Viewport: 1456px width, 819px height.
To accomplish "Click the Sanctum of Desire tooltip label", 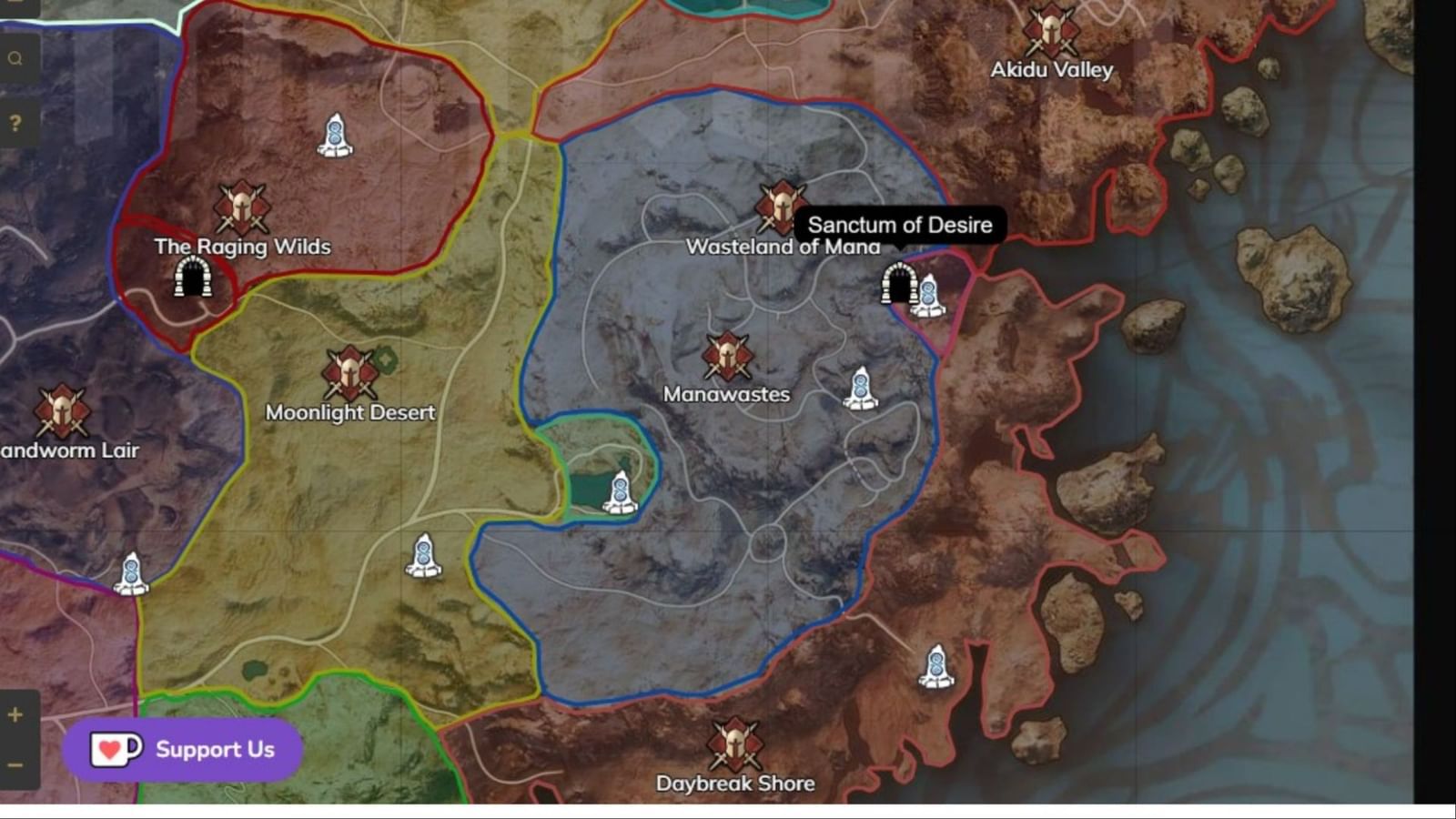I will pos(899,225).
